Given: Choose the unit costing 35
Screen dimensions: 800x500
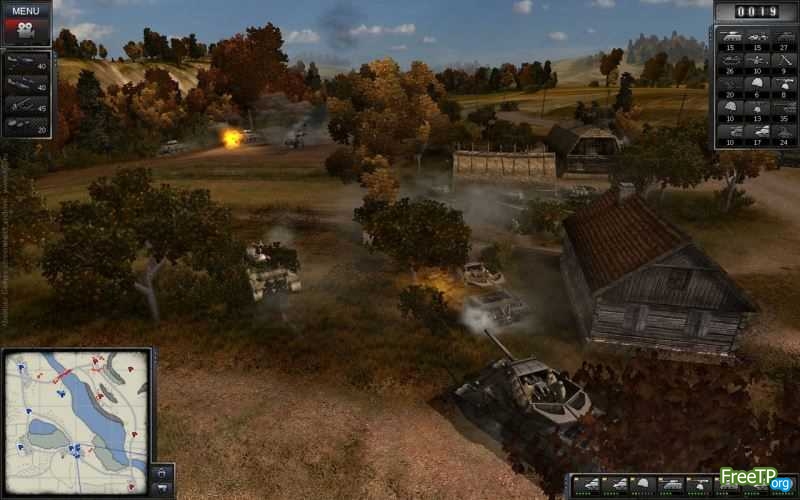Looking at the screenshot, I should tap(785, 108).
